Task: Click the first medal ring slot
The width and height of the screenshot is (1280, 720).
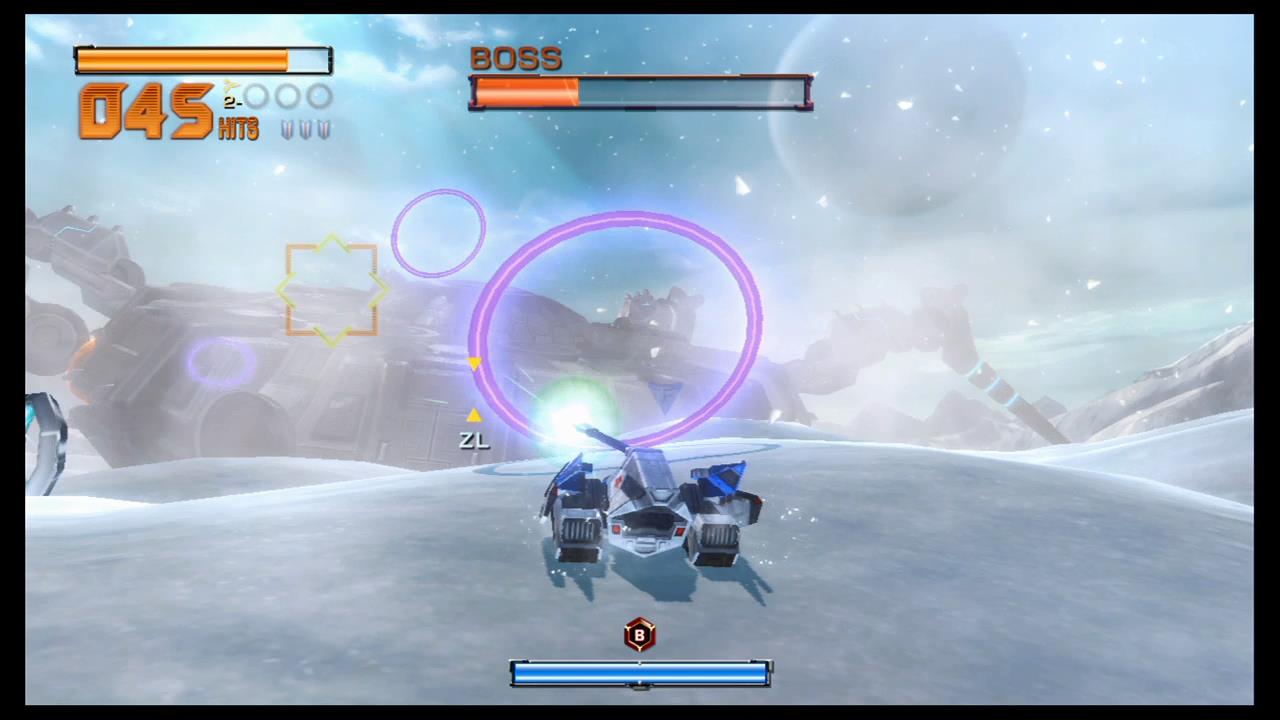Action: [x=257, y=95]
